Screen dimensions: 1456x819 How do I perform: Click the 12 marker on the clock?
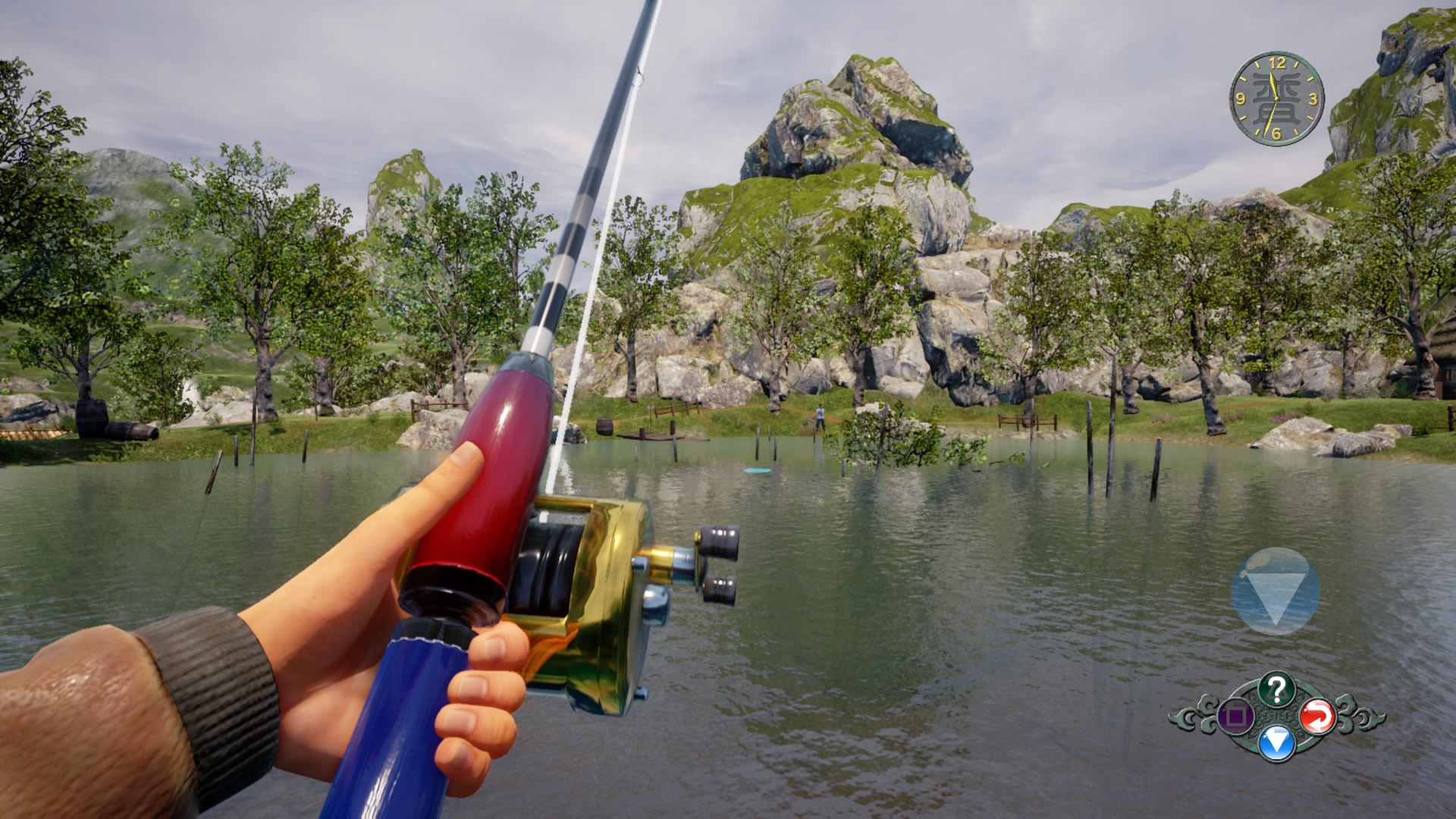(x=1278, y=63)
